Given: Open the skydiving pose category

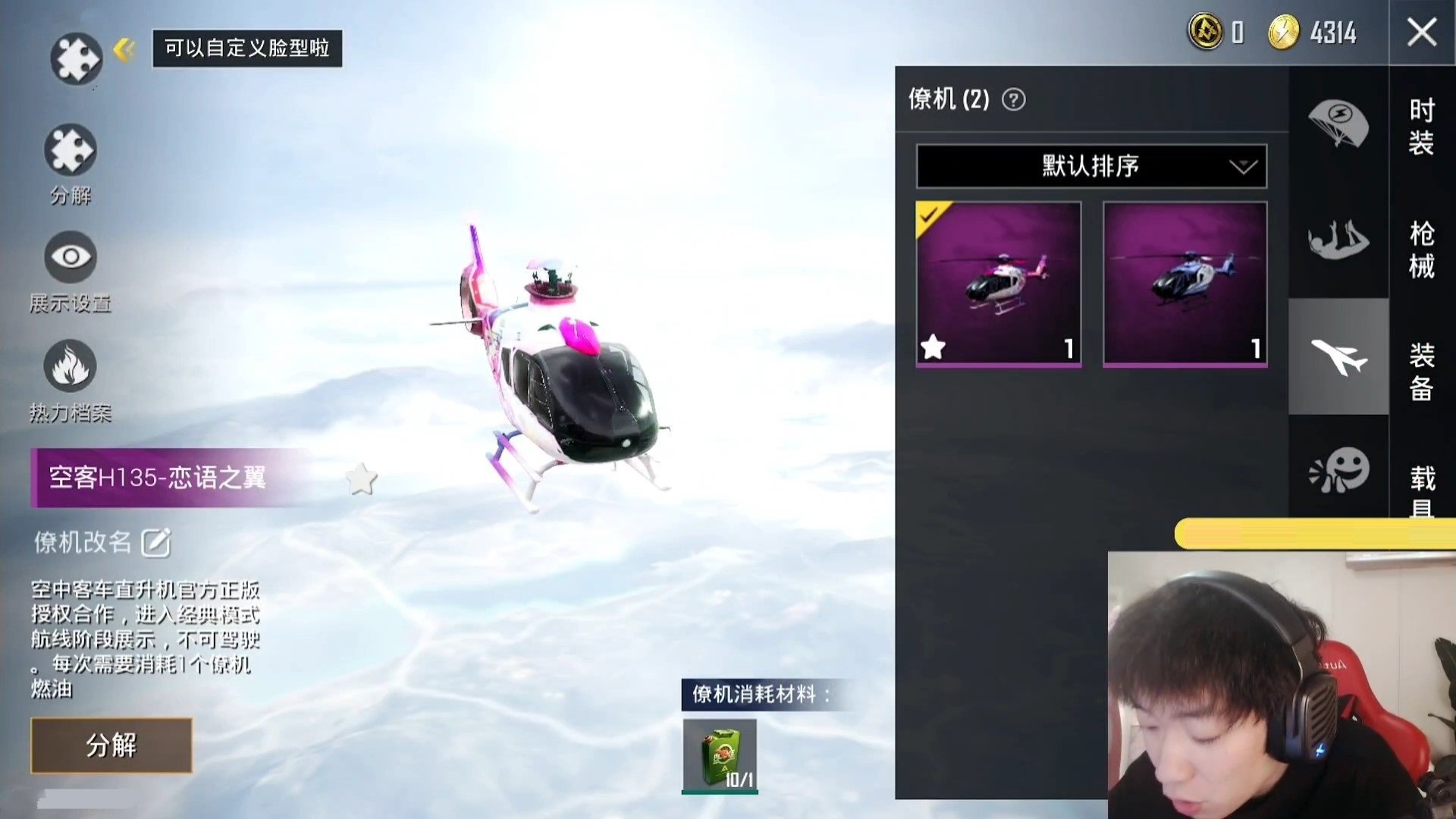Looking at the screenshot, I should [x=1338, y=241].
